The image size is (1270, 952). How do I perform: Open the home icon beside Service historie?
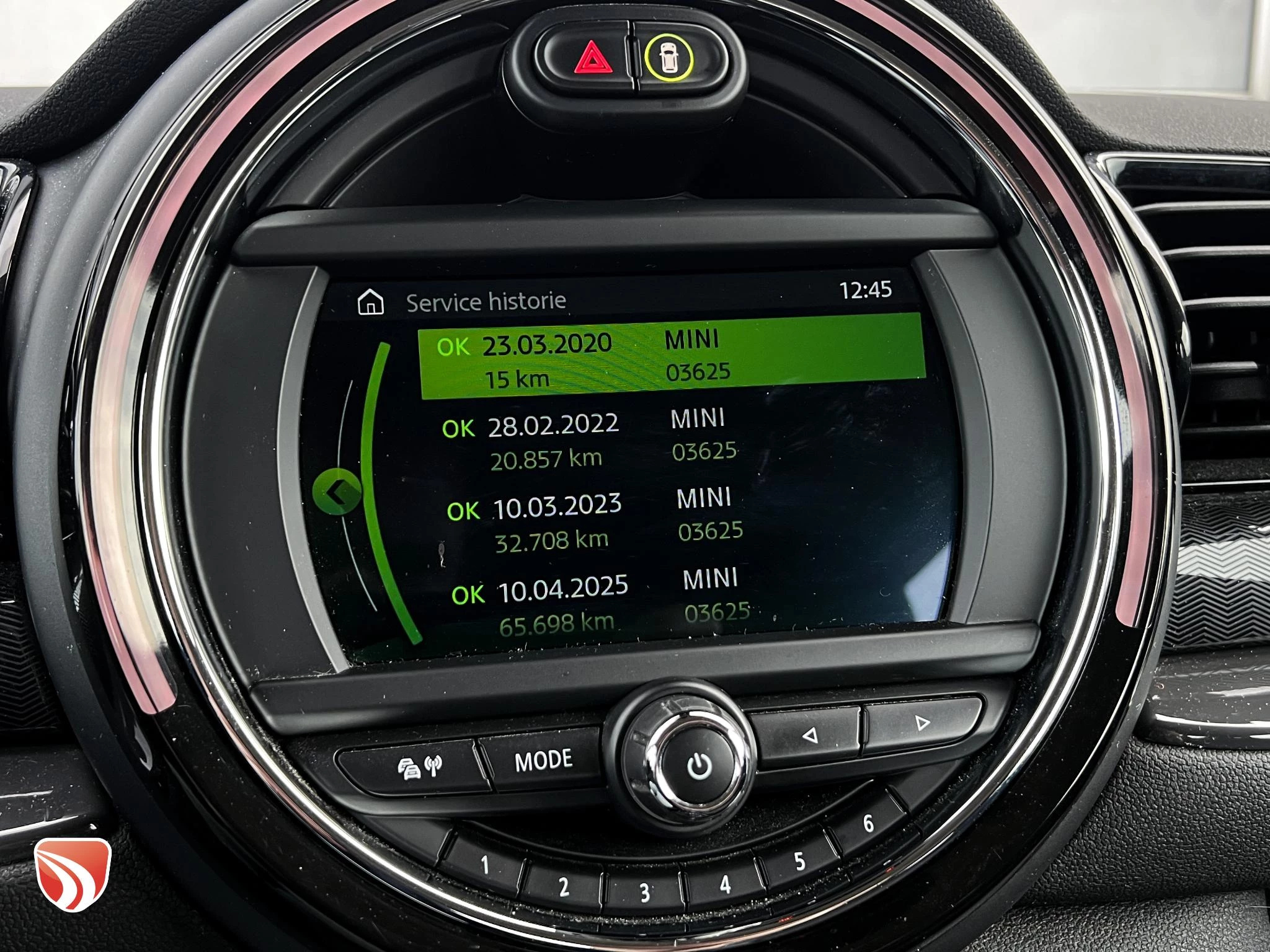(x=371, y=303)
